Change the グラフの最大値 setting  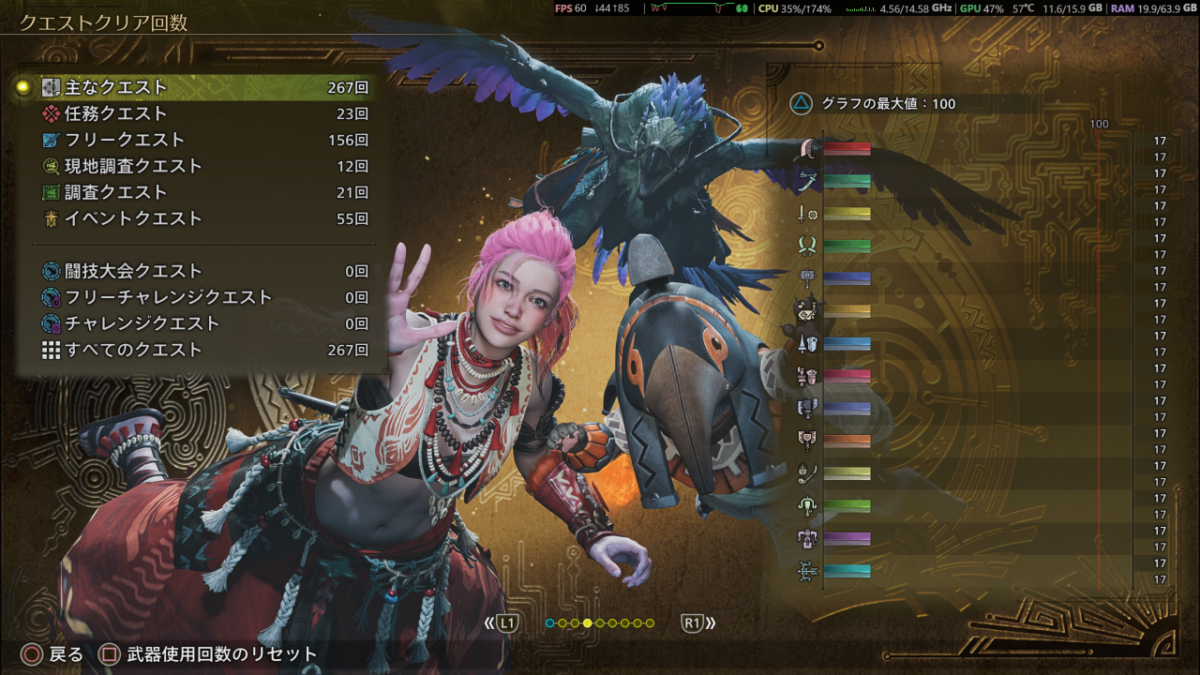(876, 103)
